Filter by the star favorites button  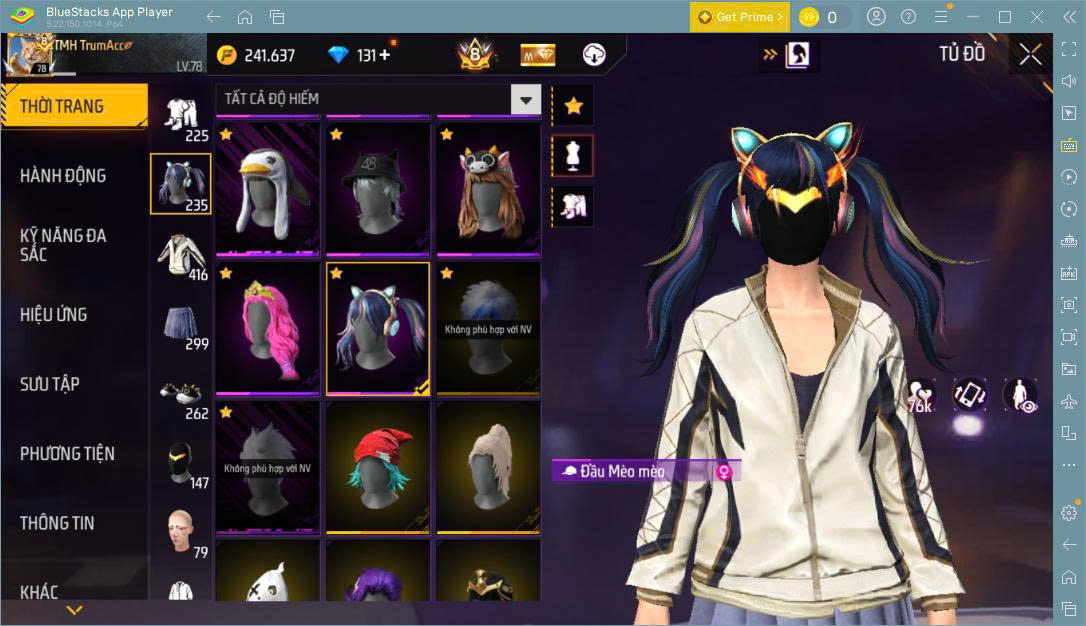click(x=573, y=105)
